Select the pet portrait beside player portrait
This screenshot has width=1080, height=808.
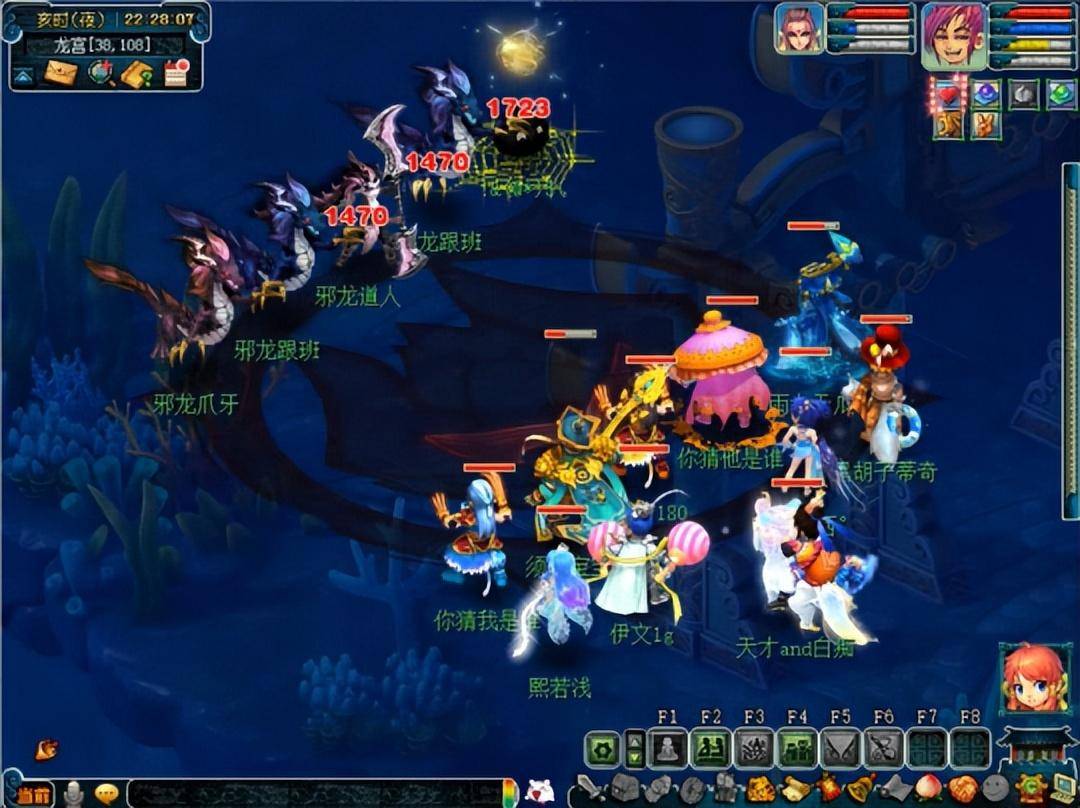point(799,29)
